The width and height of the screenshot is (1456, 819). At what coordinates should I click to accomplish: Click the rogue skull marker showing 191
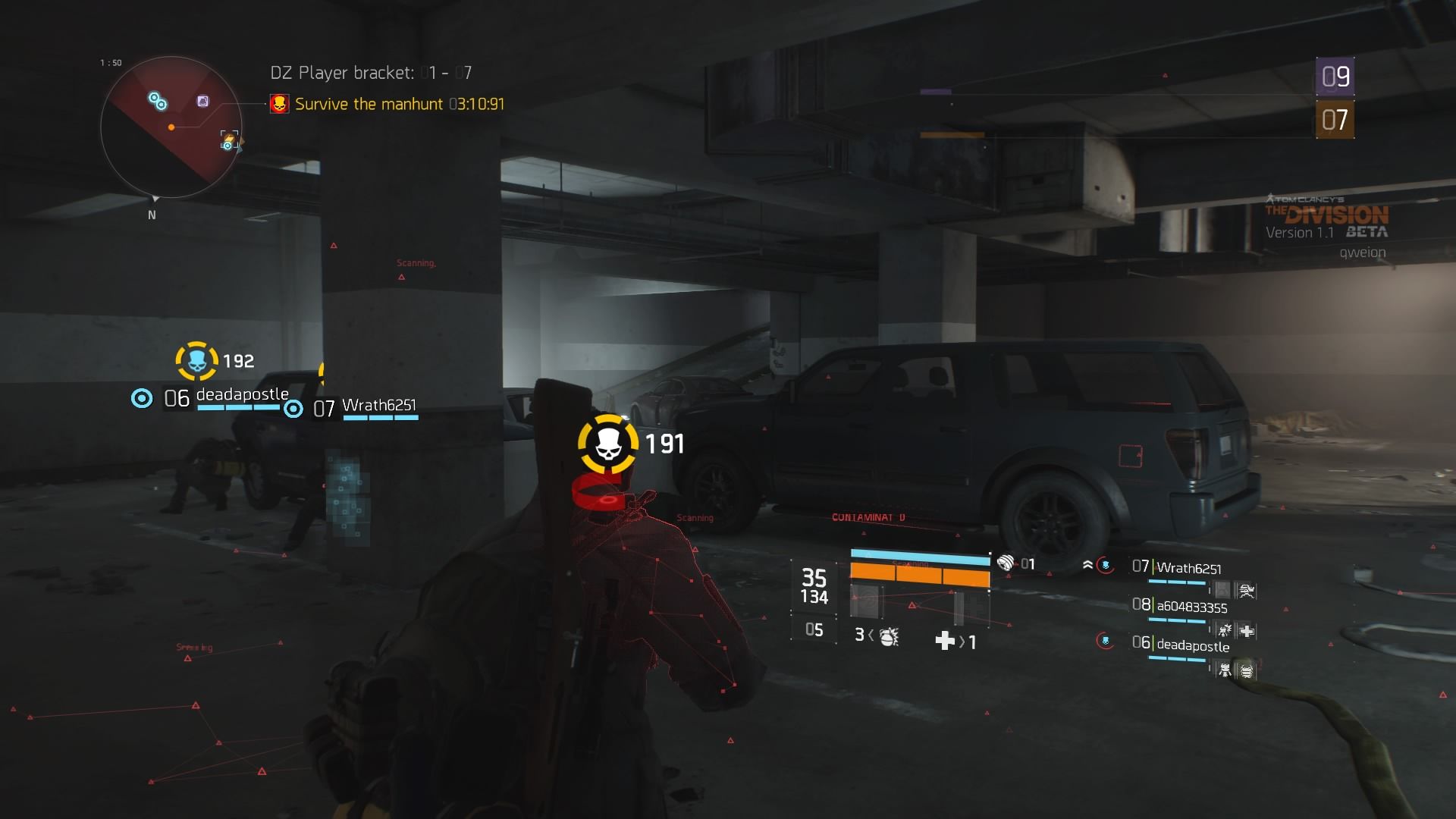point(608,444)
